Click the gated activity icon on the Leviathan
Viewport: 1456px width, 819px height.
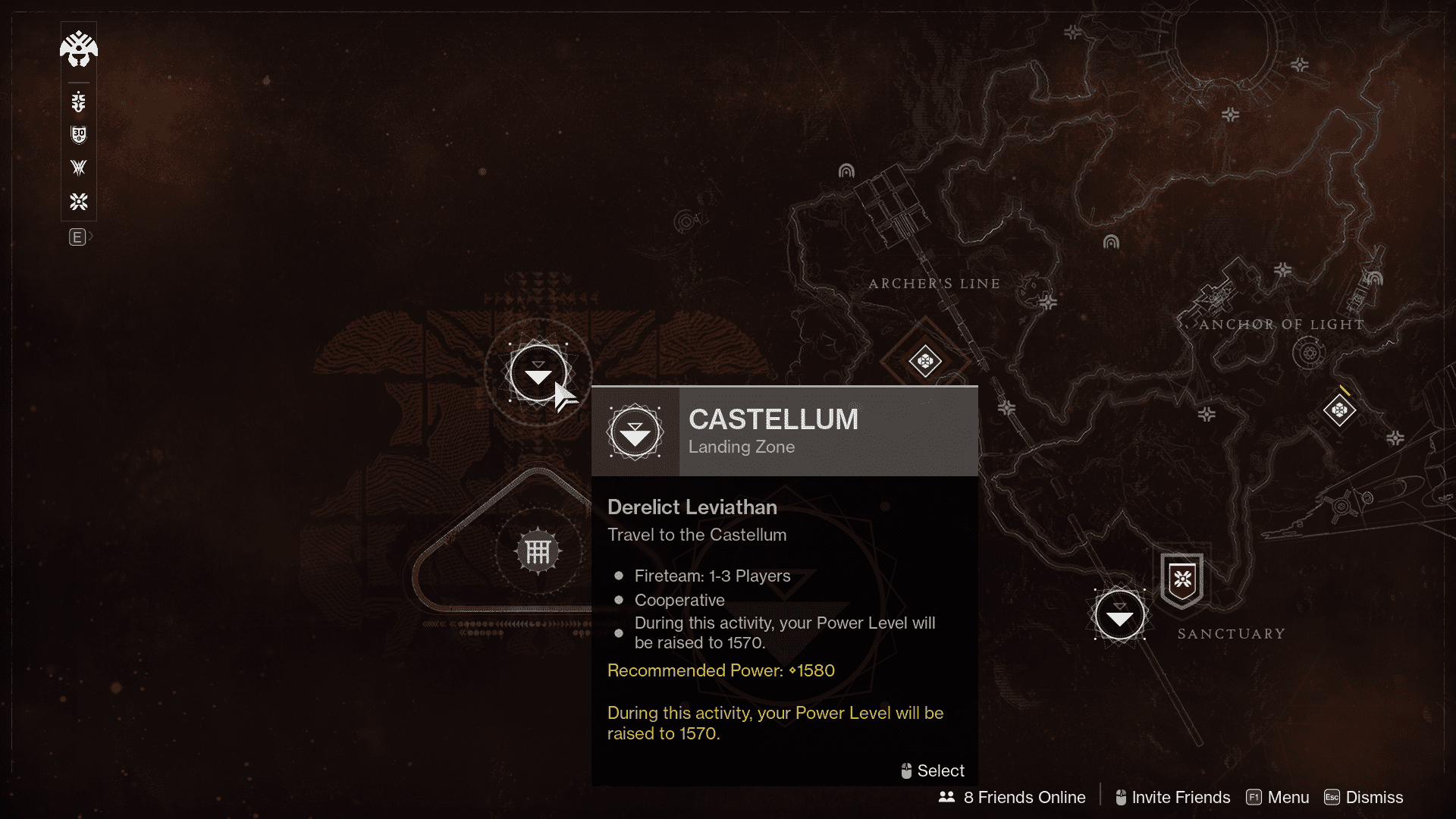(538, 551)
